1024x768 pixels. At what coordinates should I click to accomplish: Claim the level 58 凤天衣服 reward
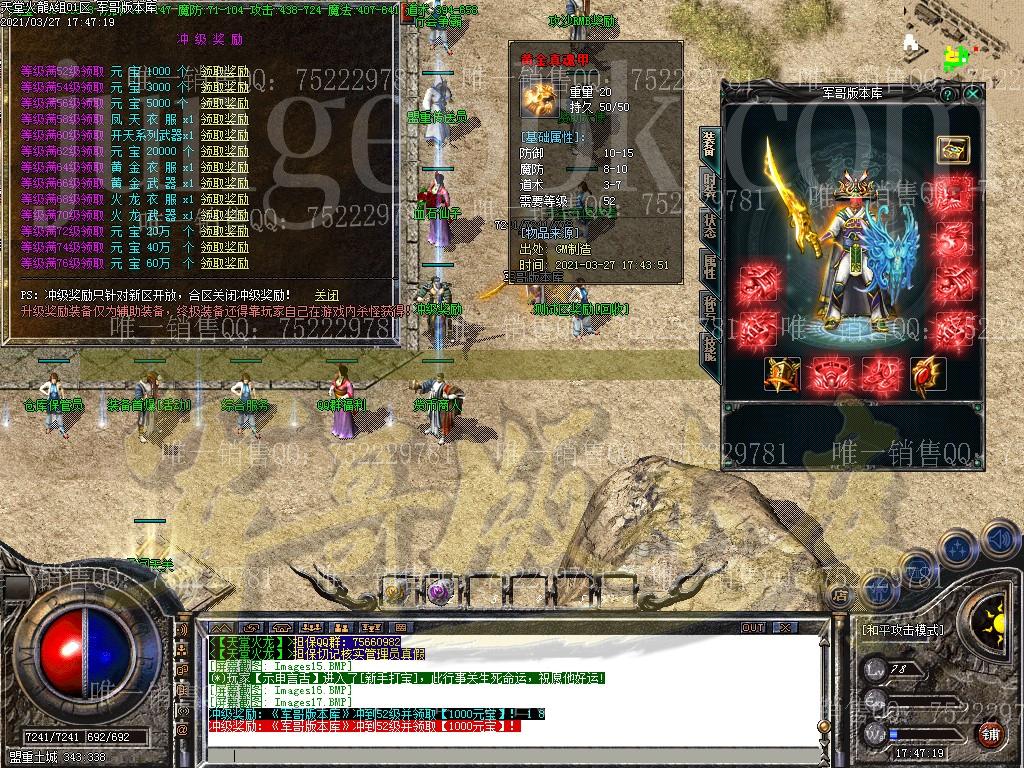click(x=224, y=119)
